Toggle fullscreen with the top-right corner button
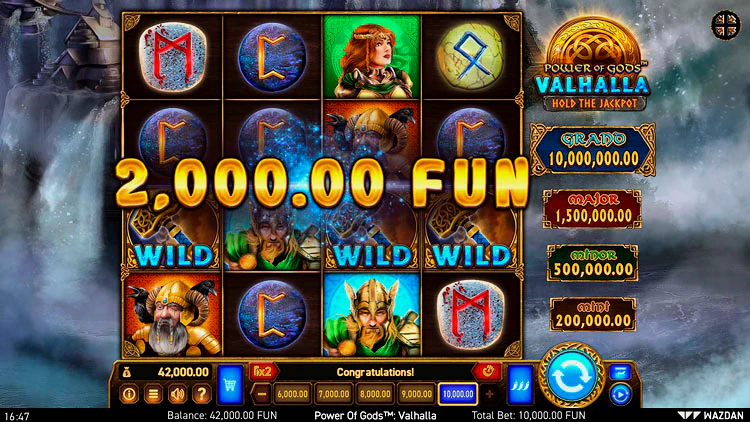Screen dimensions: 750x422 click(x=723, y=22)
